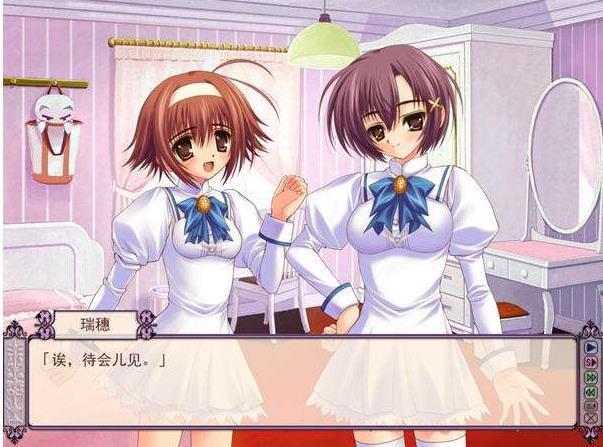Click the pink skip button marked S
Viewport: 603px width, 447px height.
(590, 362)
